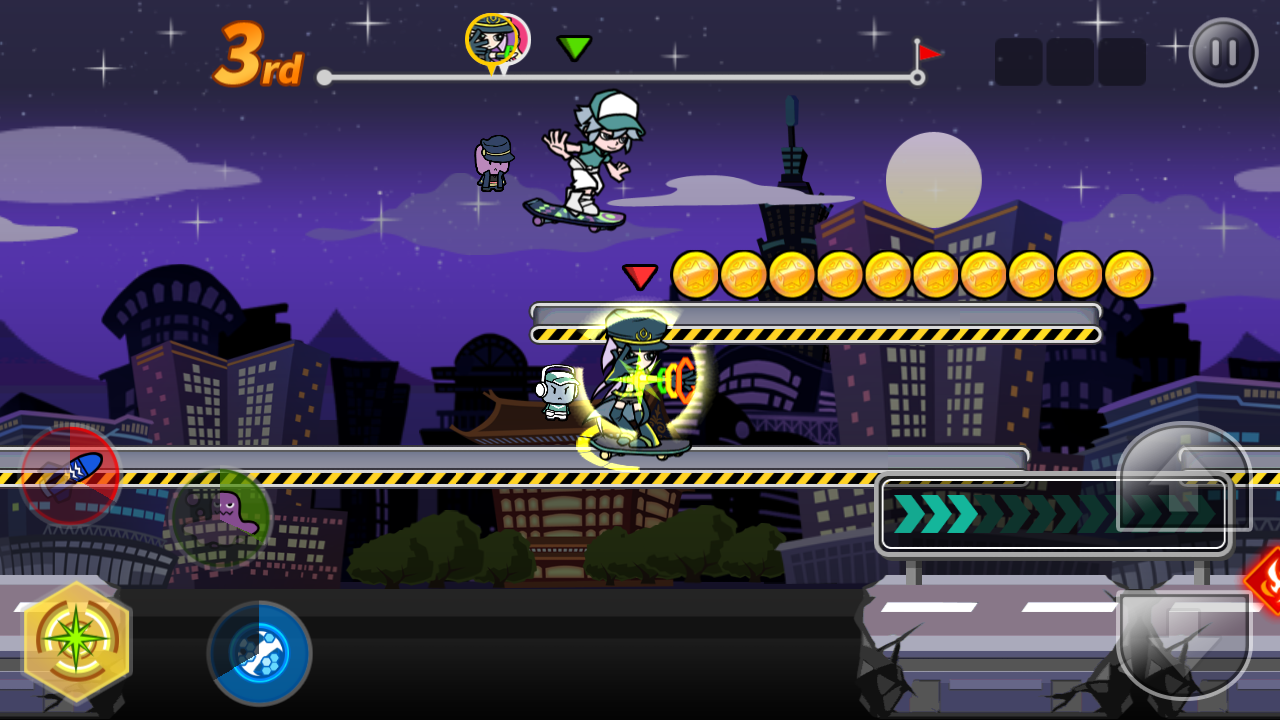Tap the up arrow jump button
Viewport: 1280px width, 720px height.
(1184, 478)
